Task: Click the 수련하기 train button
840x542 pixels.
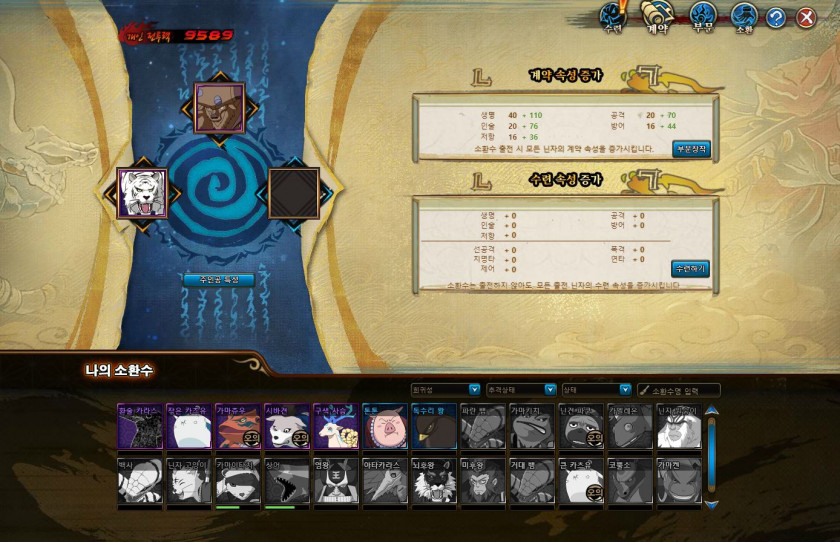Action: coord(690,268)
